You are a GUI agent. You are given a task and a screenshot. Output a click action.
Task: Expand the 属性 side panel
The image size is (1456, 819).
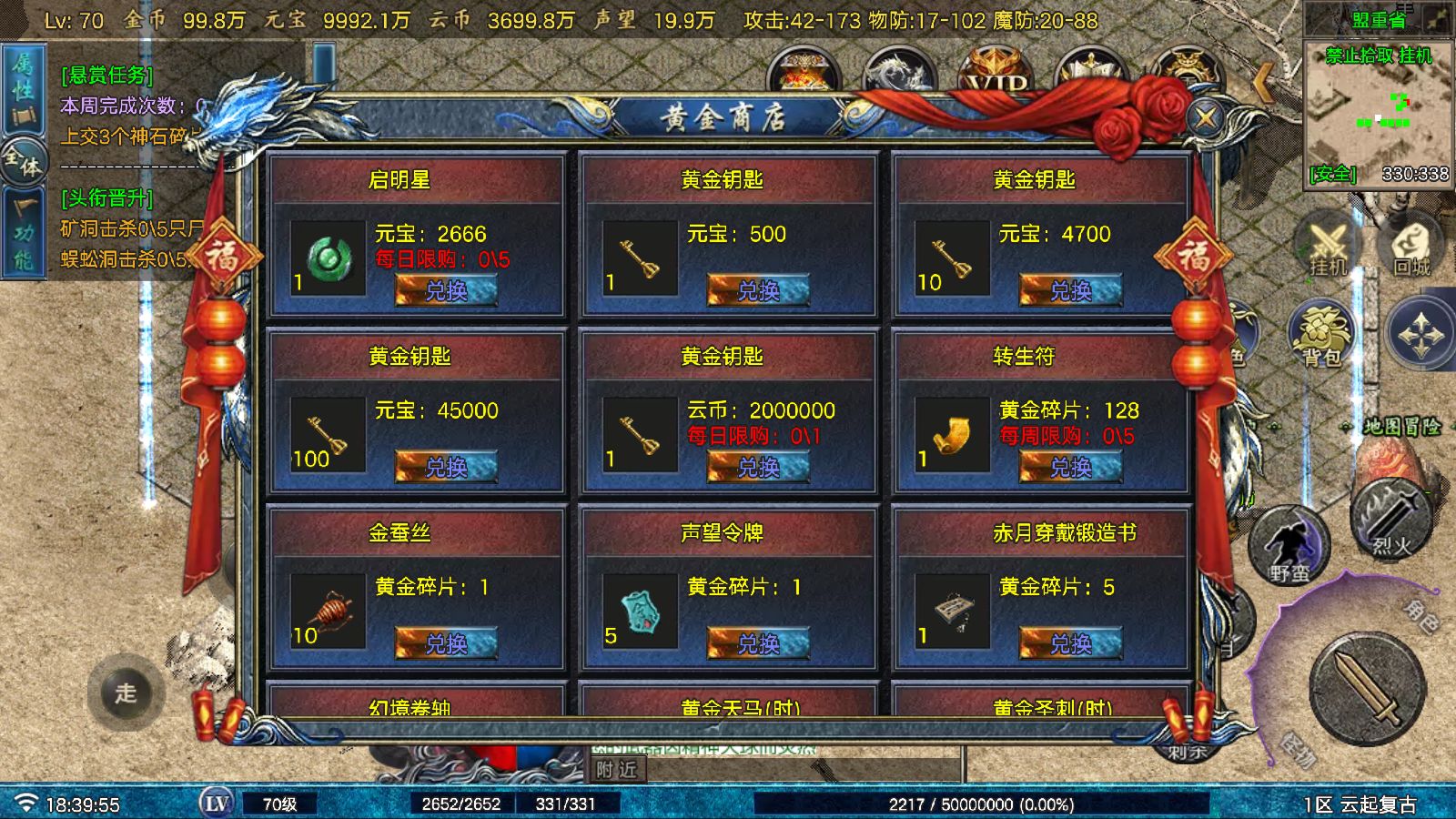(x=23, y=86)
